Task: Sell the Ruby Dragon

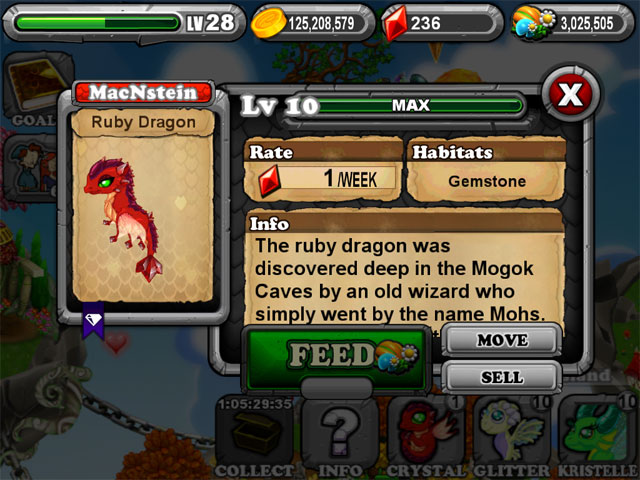Action: pyautogui.click(x=501, y=377)
